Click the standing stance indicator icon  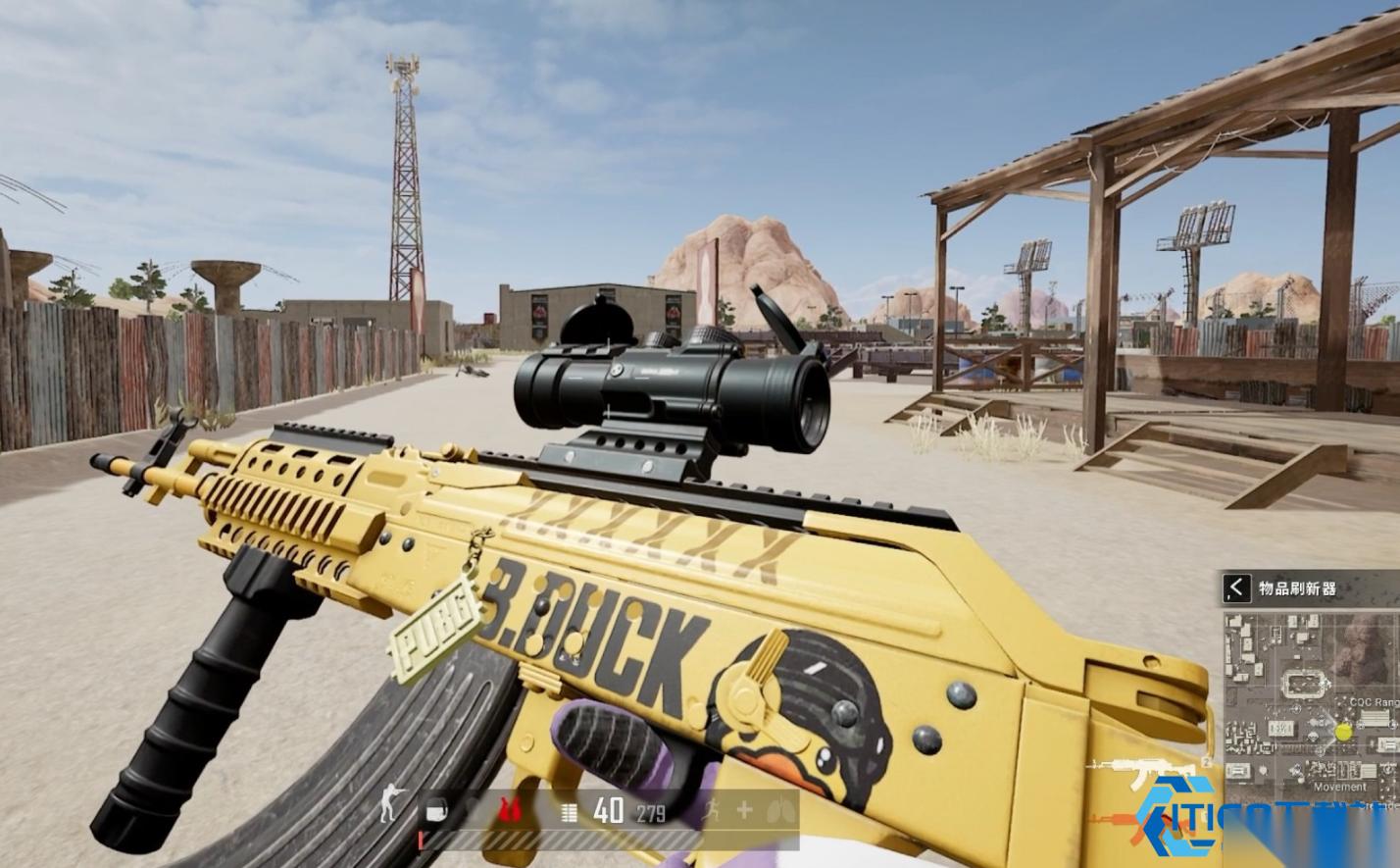point(389,809)
